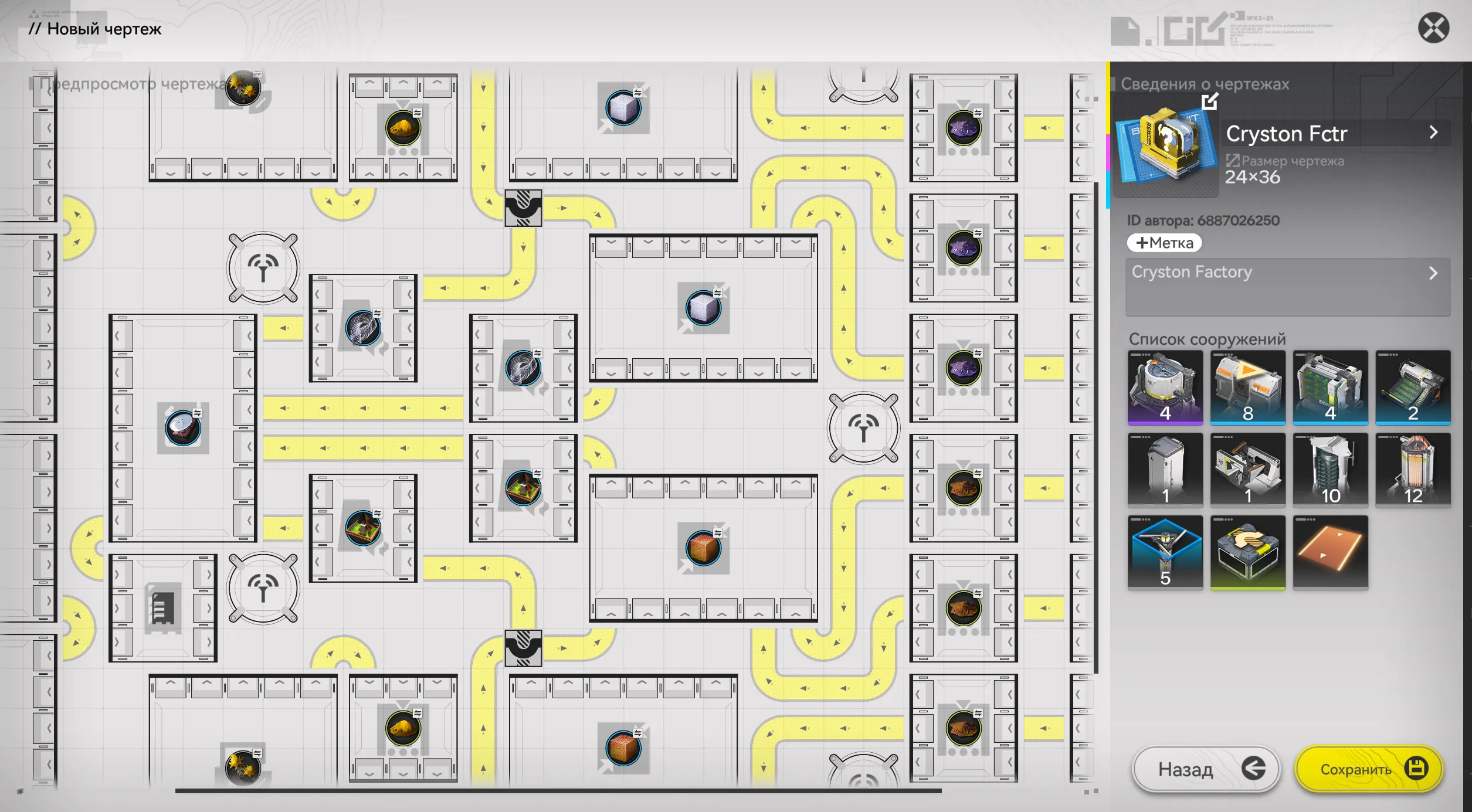Select the supply crate icon with hand symbol
This screenshot has width=1472, height=812.
[1248, 552]
